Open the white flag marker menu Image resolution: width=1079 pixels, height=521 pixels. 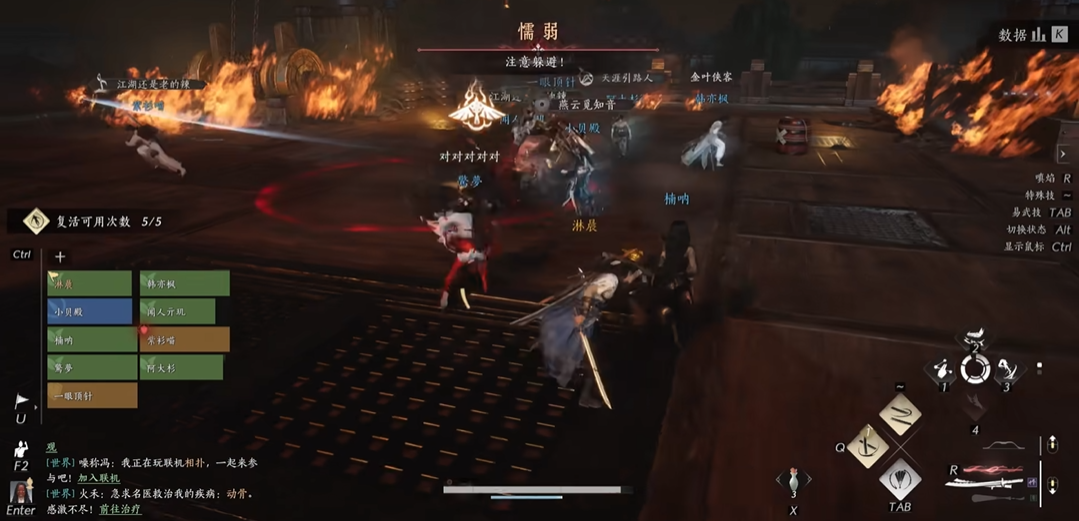(x=21, y=402)
